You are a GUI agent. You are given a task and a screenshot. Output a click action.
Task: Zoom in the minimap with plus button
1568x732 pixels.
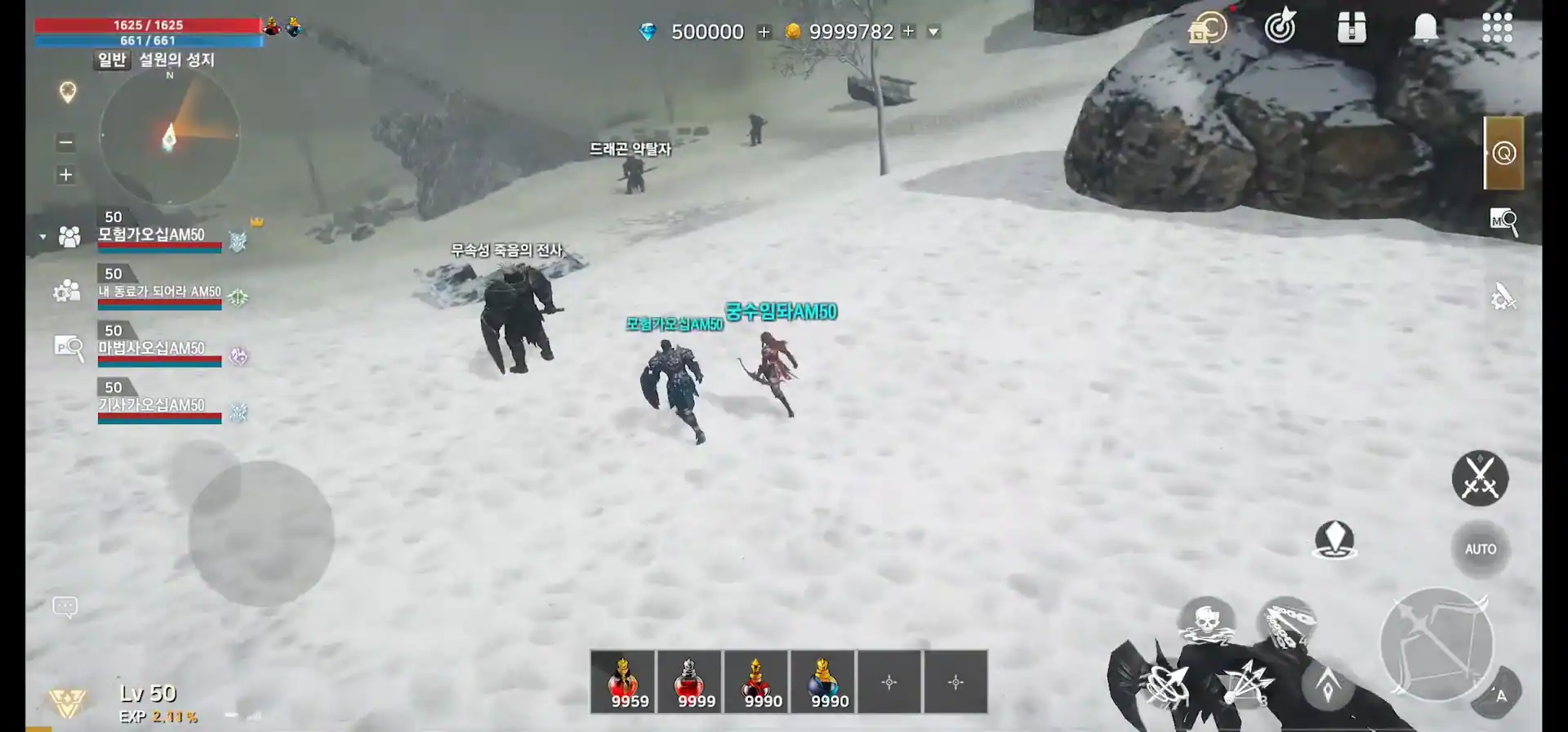coord(66,175)
